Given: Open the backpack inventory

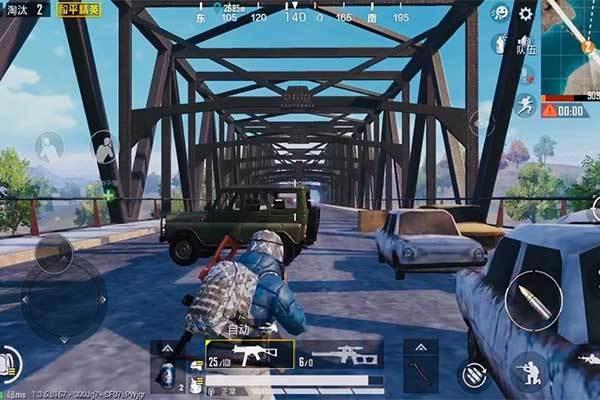Looking at the screenshot, I should point(10,362).
